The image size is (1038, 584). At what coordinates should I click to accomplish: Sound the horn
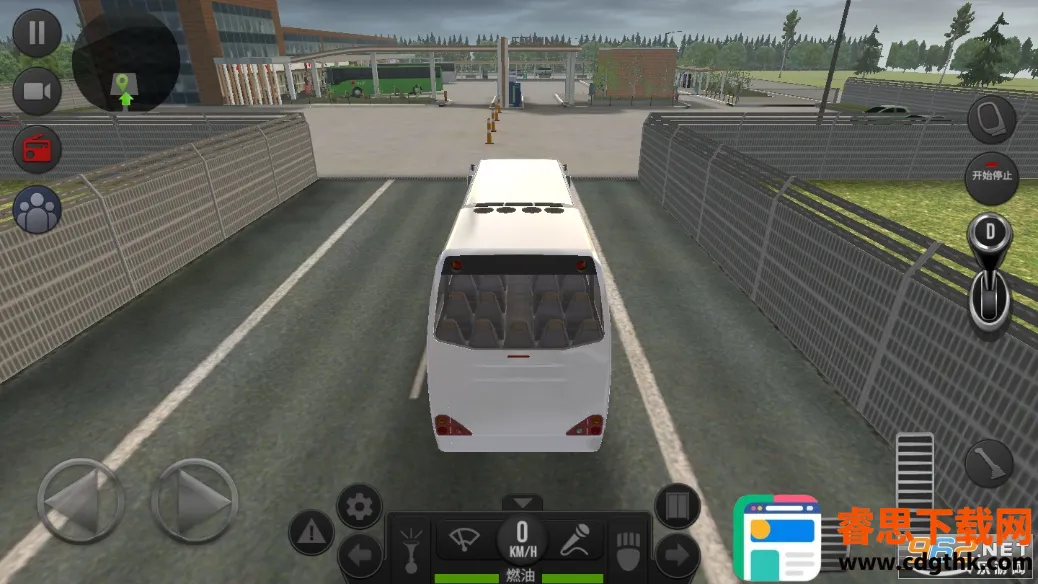(410, 543)
